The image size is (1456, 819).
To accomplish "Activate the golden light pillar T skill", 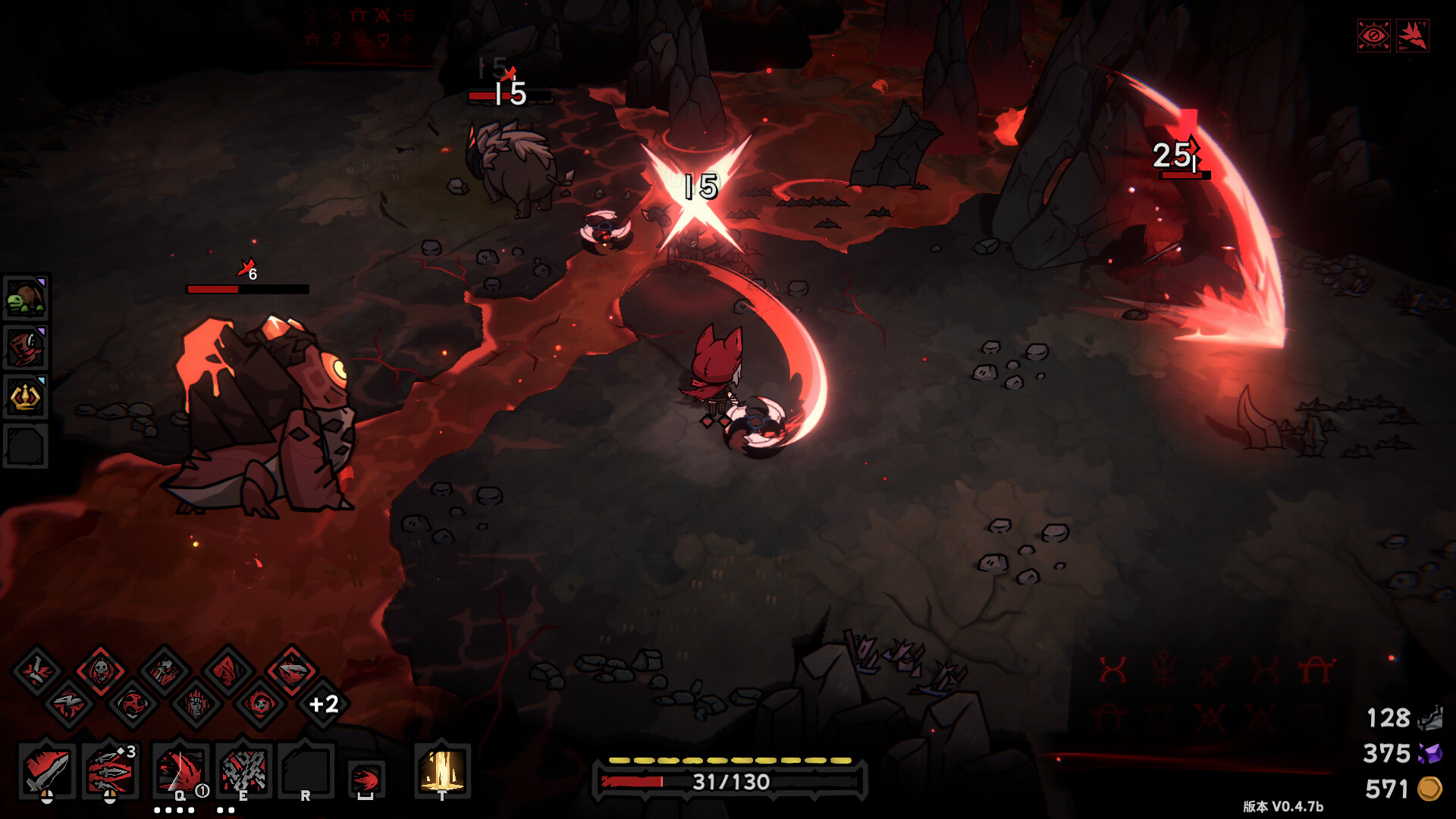I will click(442, 770).
